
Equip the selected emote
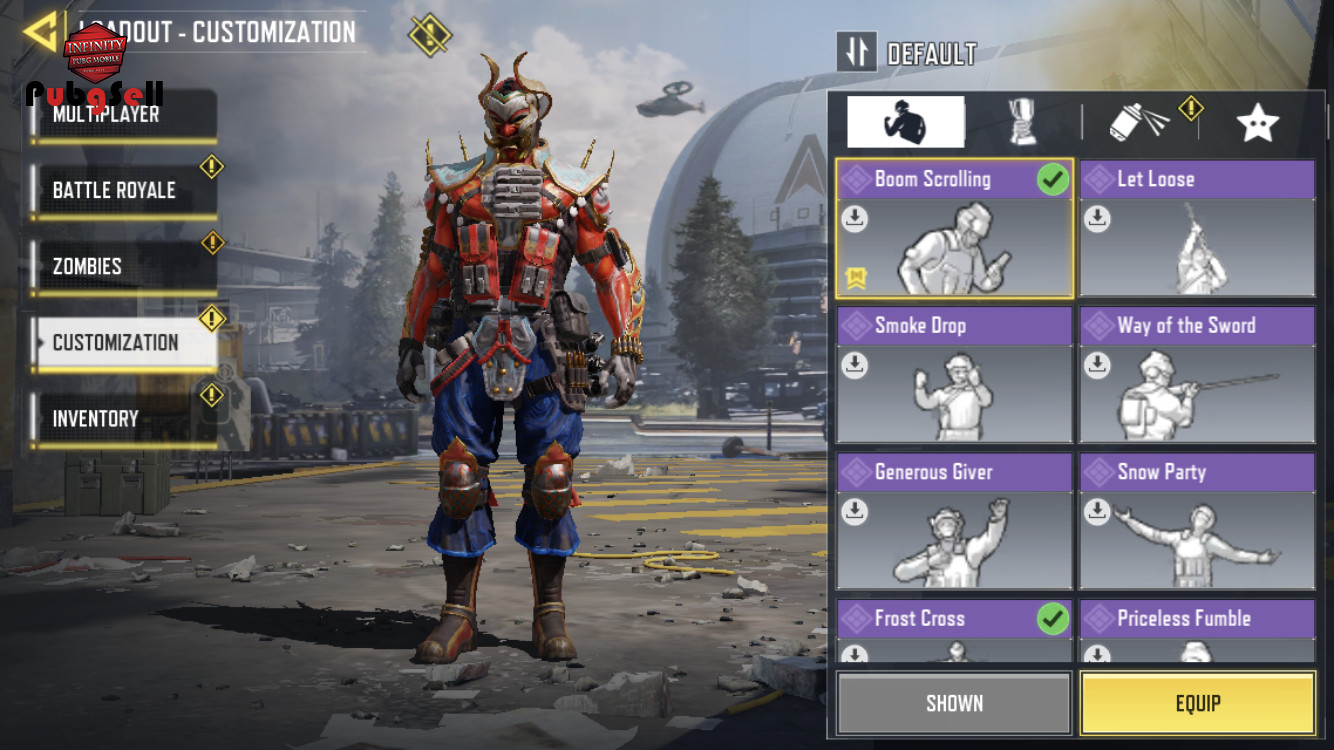[1197, 703]
